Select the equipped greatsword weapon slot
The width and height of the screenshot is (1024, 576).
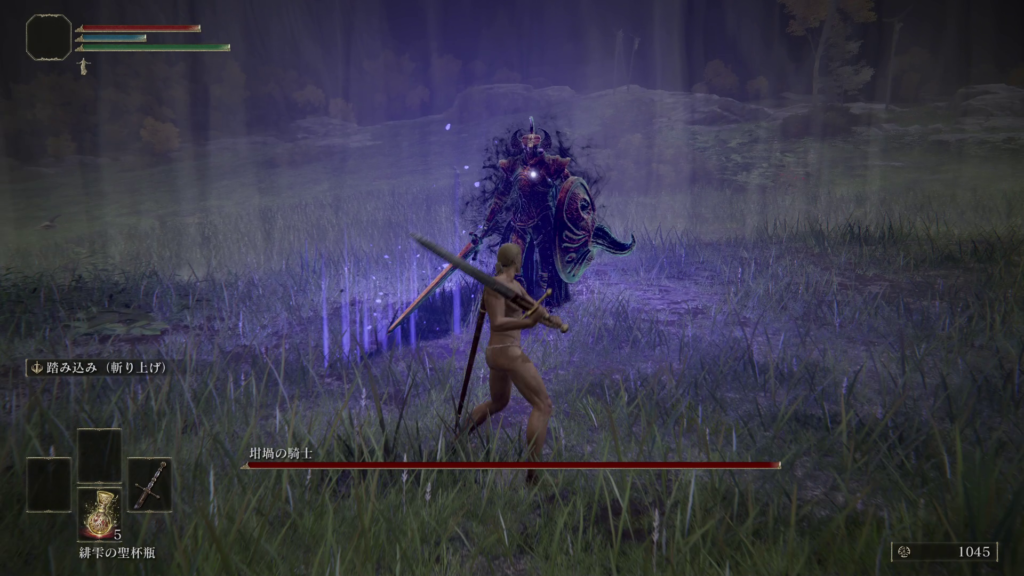(x=149, y=485)
